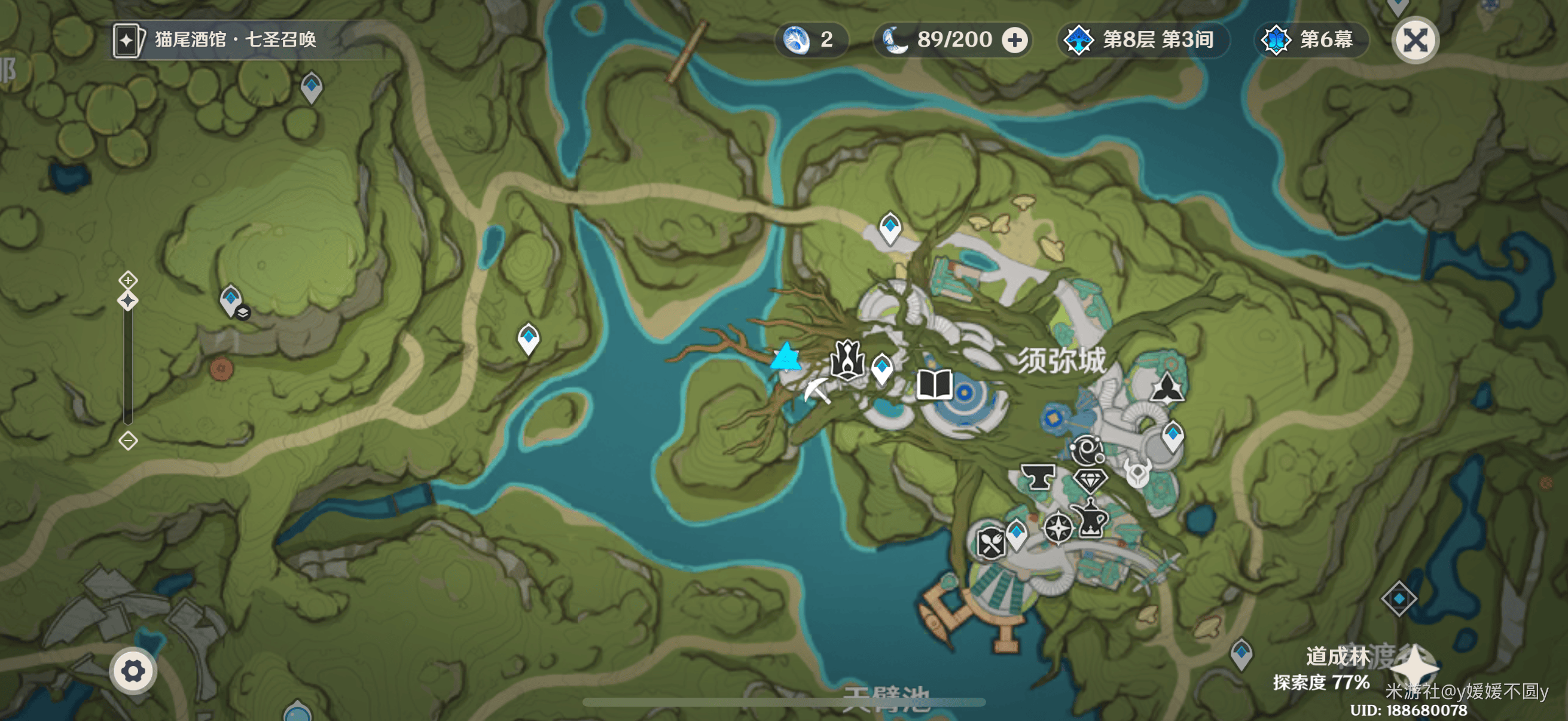The height and width of the screenshot is (721, 1568).
Task: Zoom in using the map's plus button
Action: (x=128, y=280)
